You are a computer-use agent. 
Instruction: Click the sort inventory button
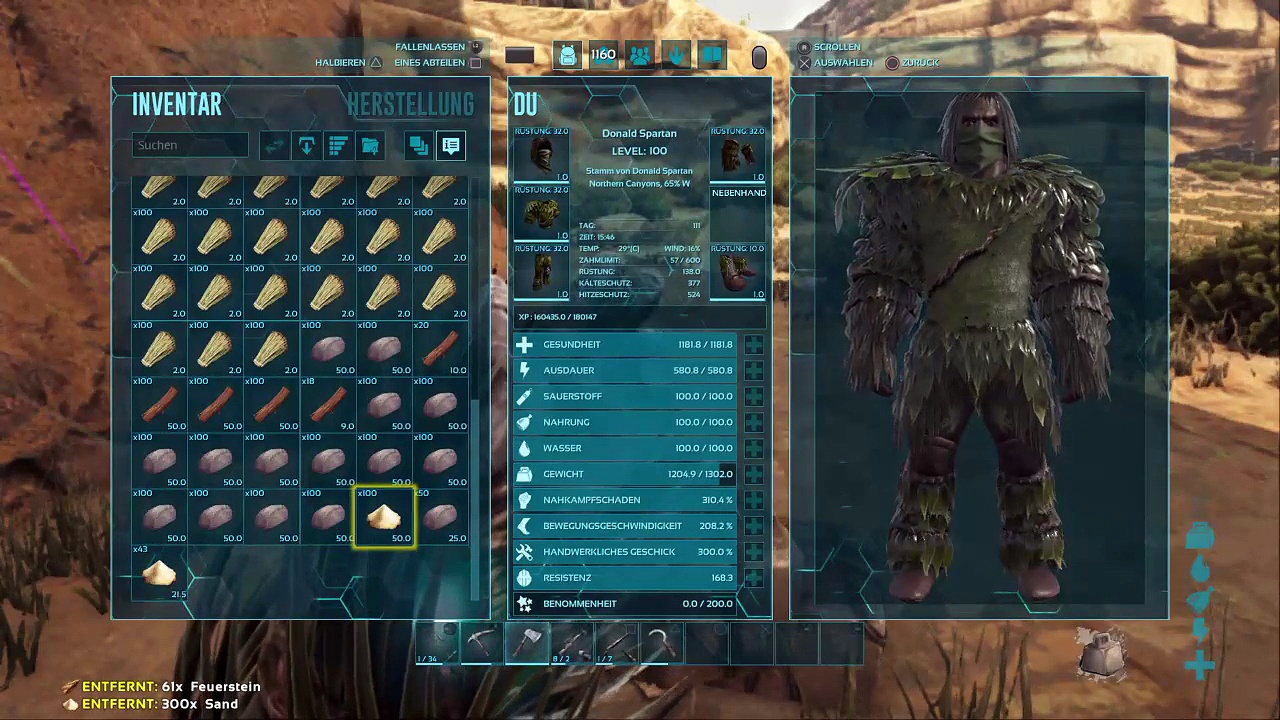[338, 146]
